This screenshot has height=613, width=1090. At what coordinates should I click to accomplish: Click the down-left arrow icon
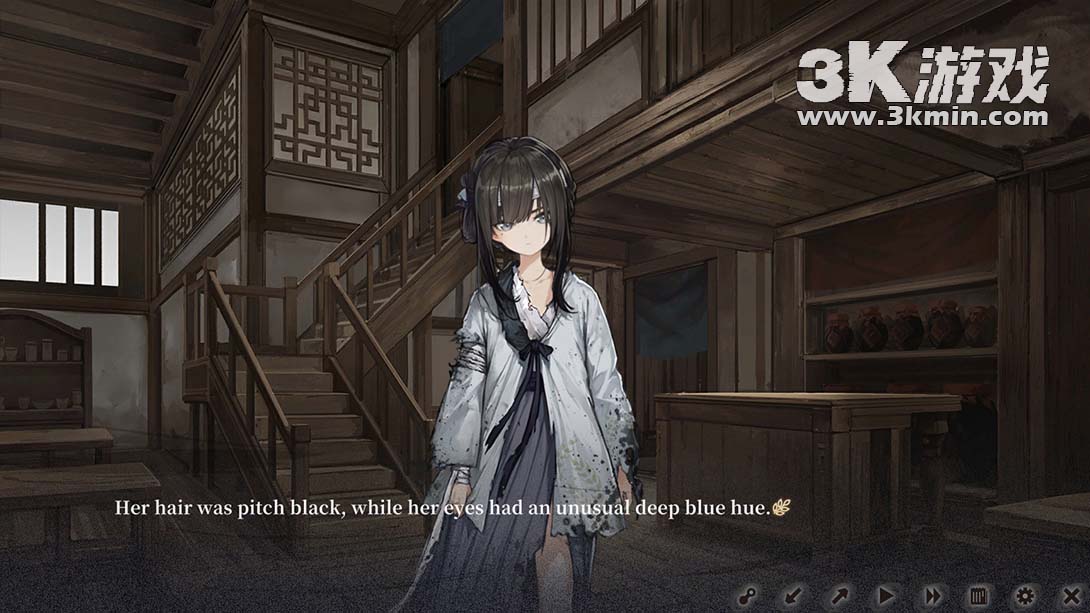(x=792, y=596)
